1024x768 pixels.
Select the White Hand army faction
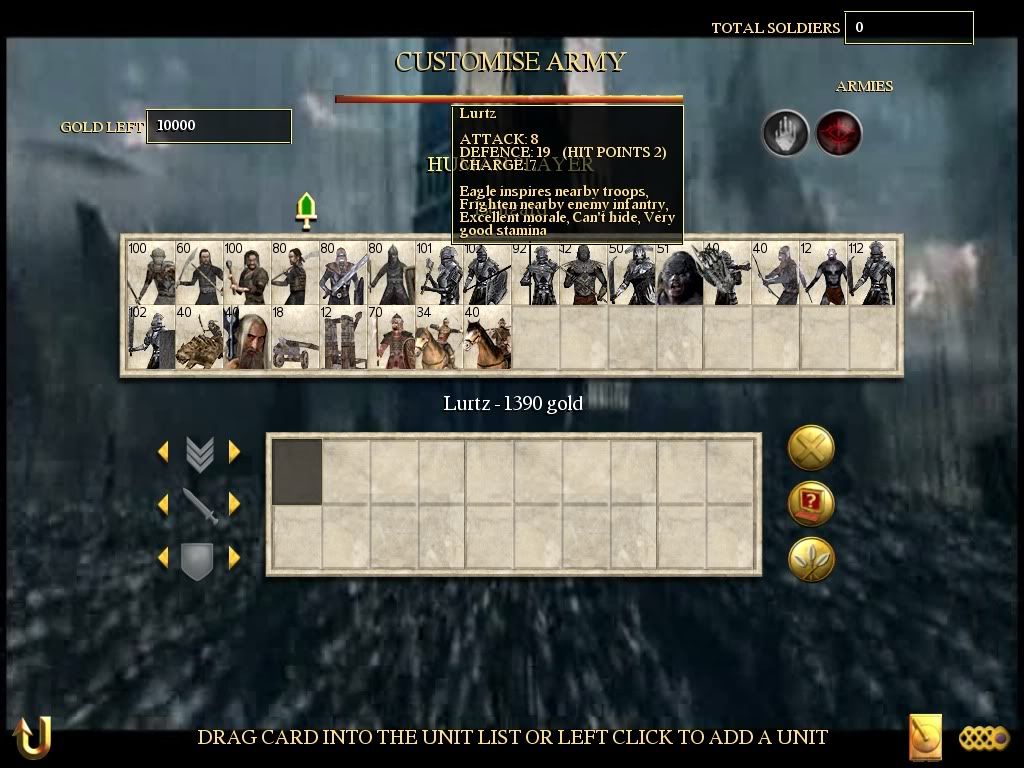(x=786, y=133)
